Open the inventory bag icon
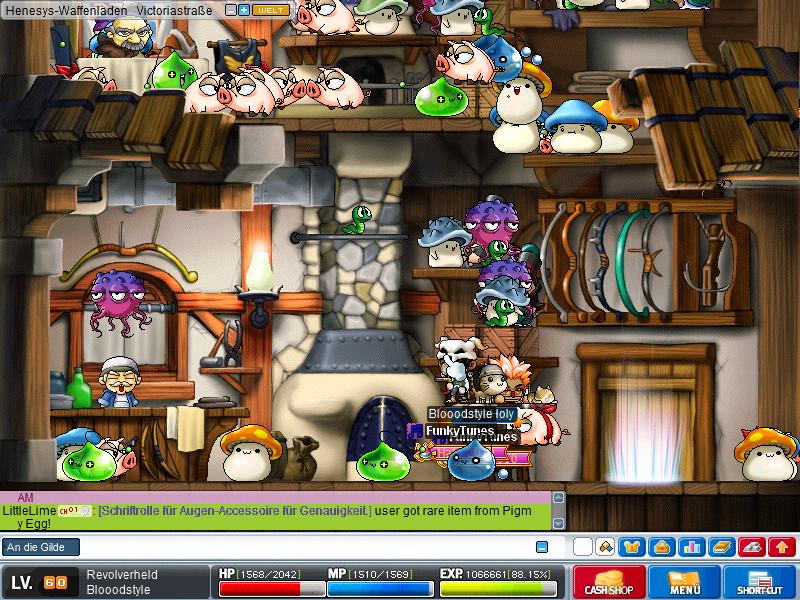Viewport: 800px width, 600px height. tap(662, 547)
